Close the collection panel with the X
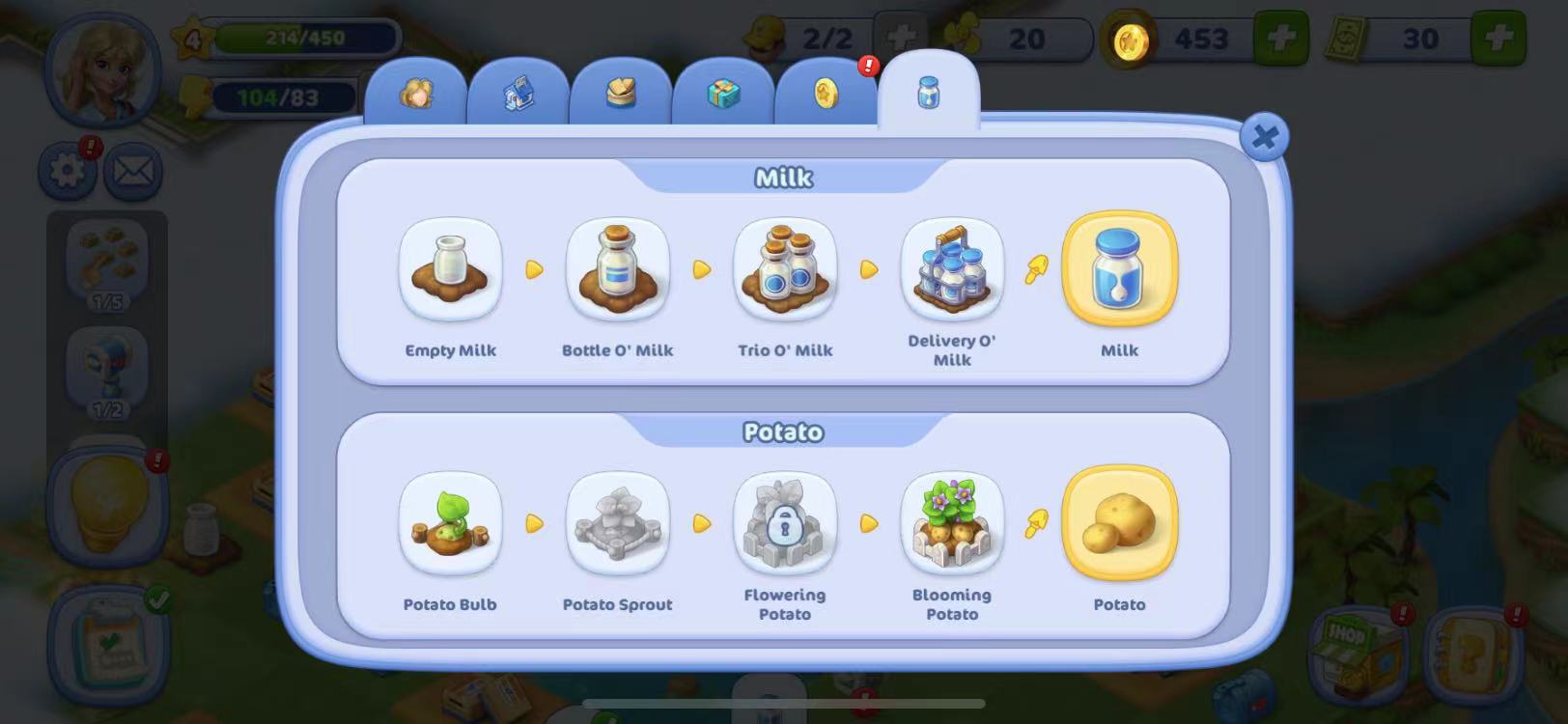 click(1264, 138)
